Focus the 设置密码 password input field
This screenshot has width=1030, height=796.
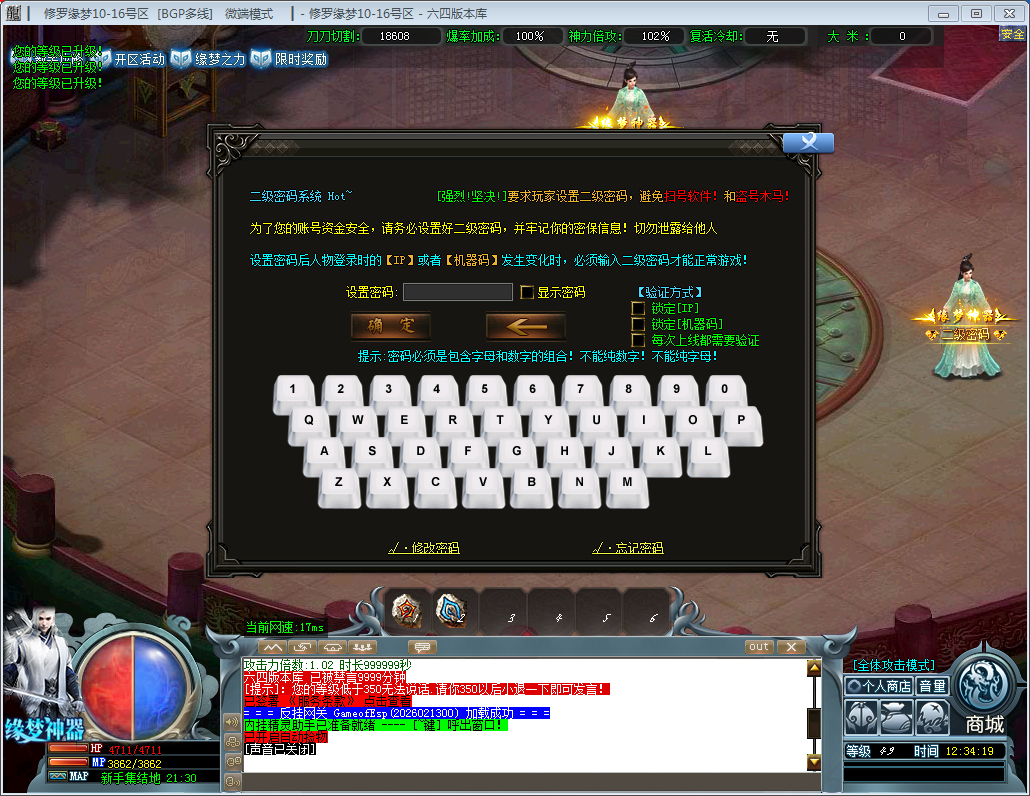(x=458, y=292)
